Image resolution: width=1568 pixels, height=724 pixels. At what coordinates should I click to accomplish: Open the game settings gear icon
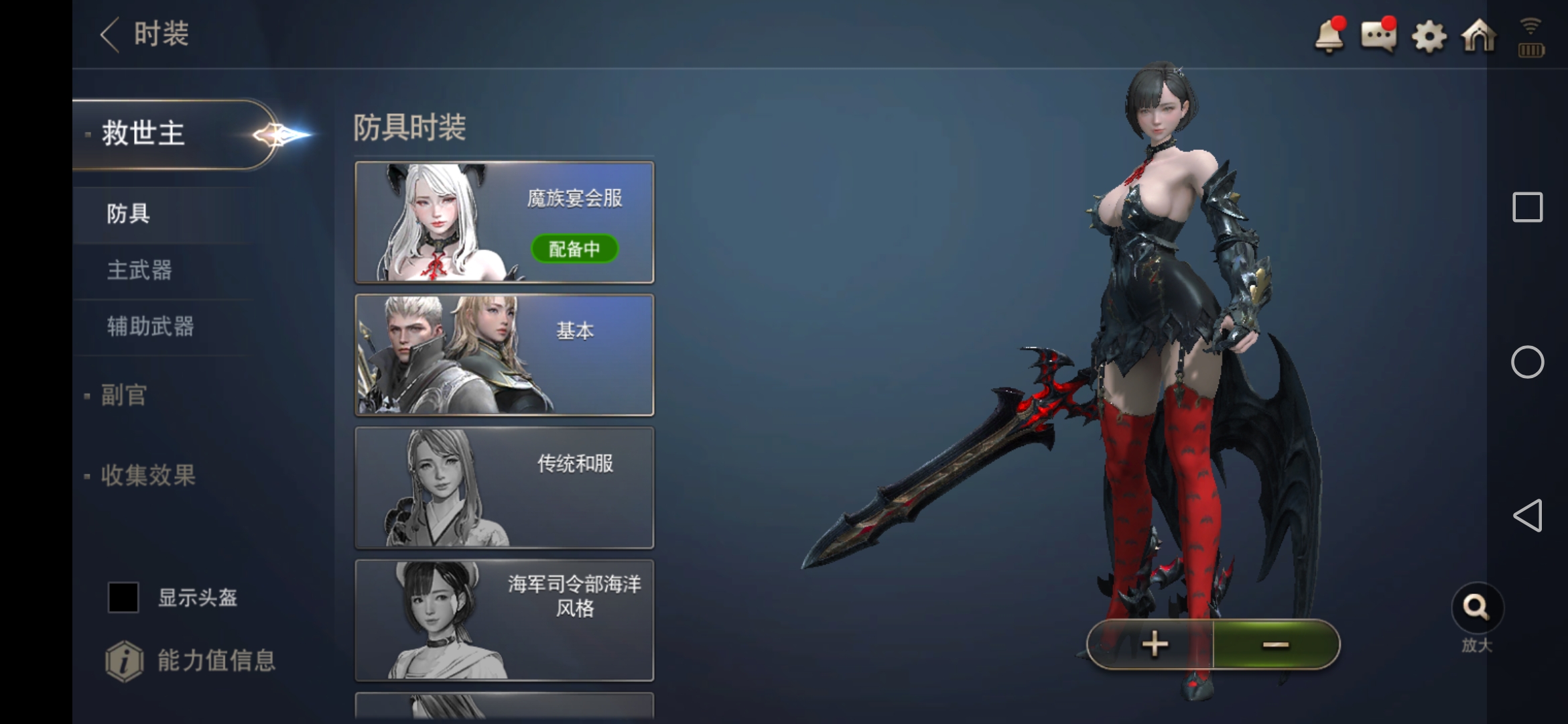point(1429,37)
